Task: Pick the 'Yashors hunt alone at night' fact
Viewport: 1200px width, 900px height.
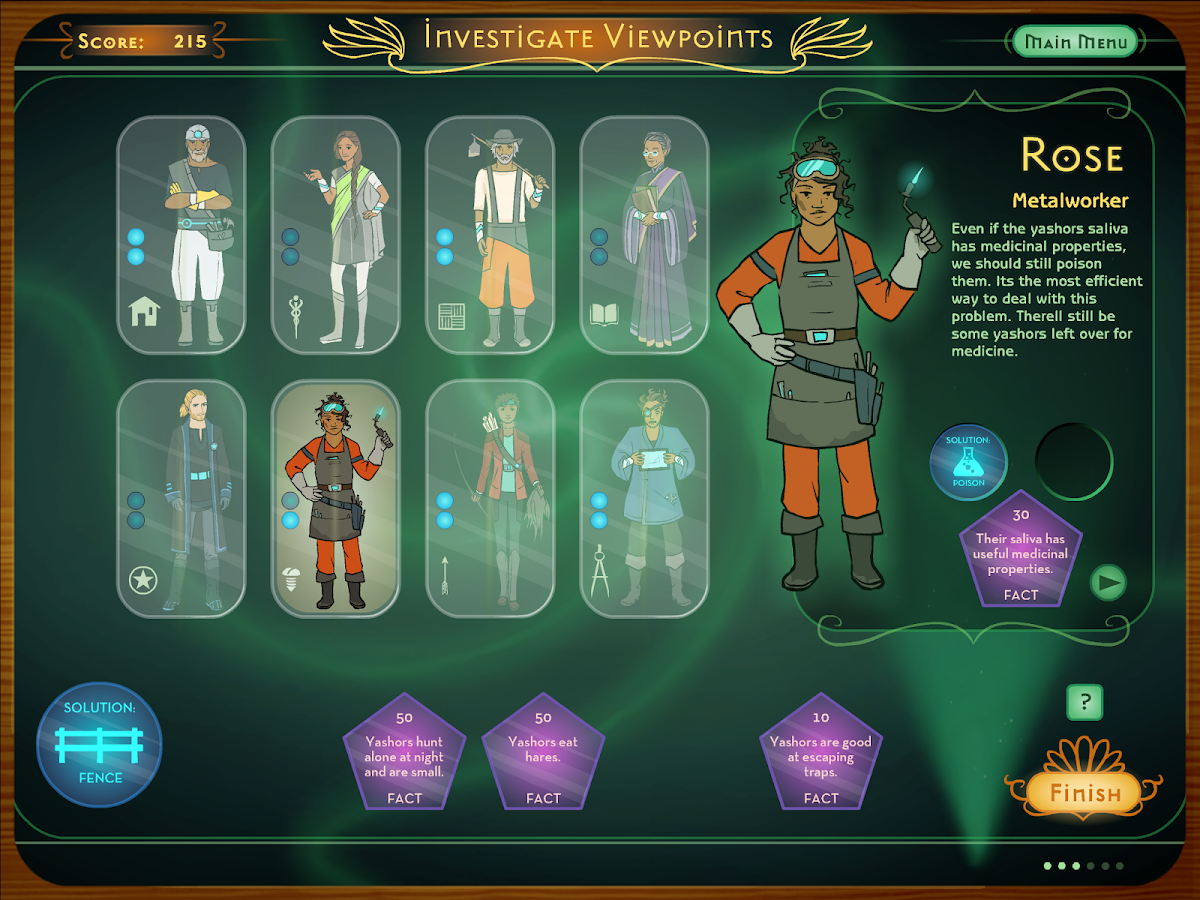Action: tap(404, 757)
